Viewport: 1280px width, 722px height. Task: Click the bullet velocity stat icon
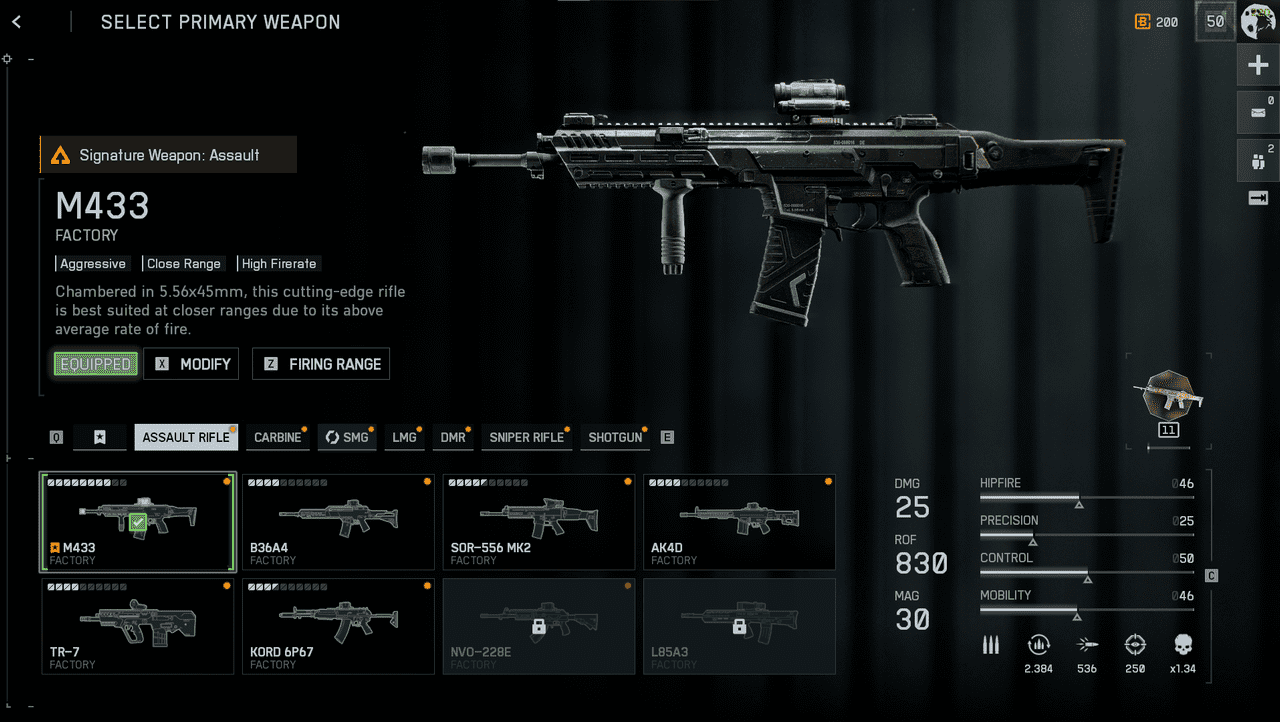click(1087, 645)
